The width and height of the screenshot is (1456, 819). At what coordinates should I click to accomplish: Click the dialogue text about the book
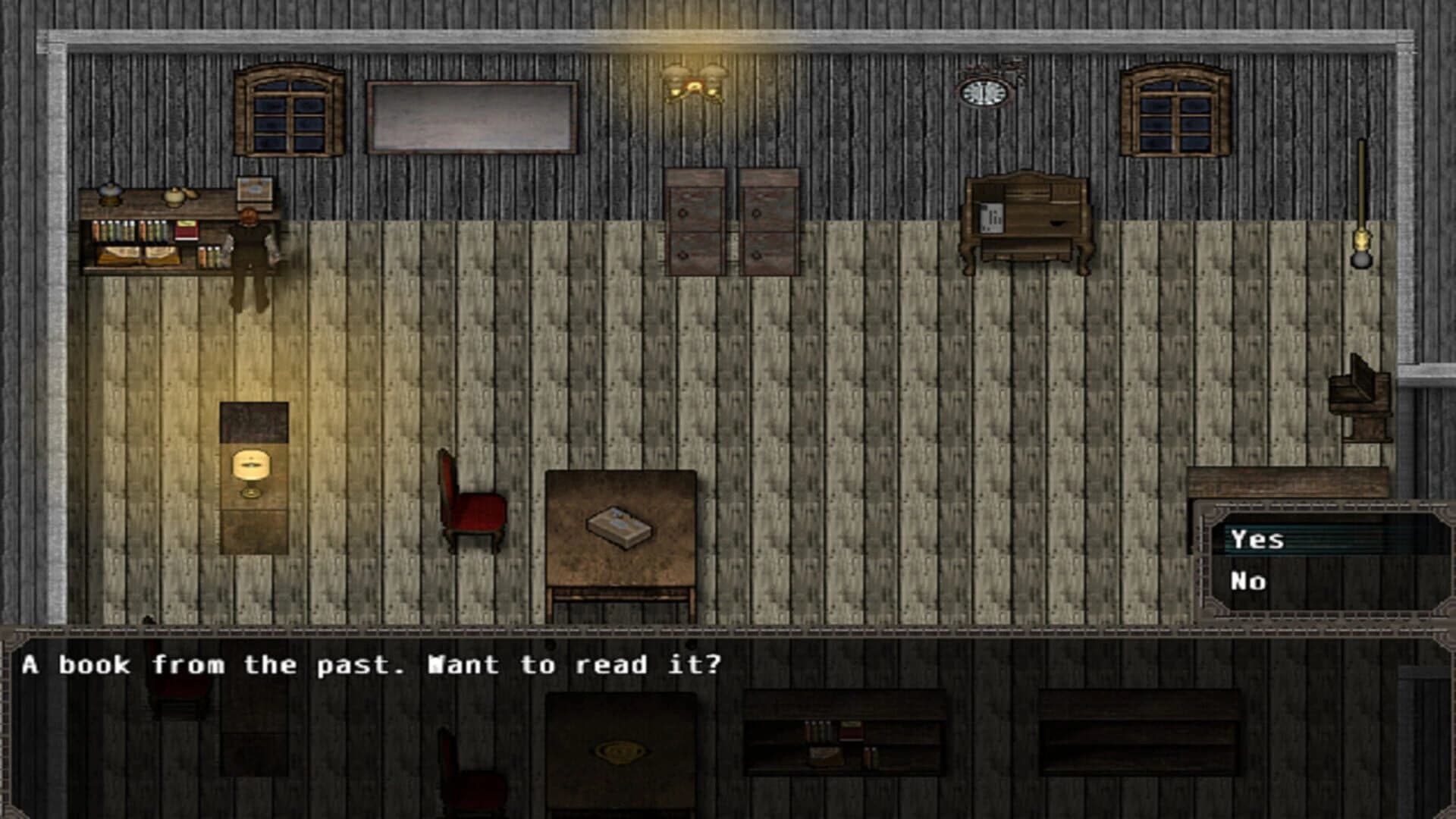[x=372, y=666]
